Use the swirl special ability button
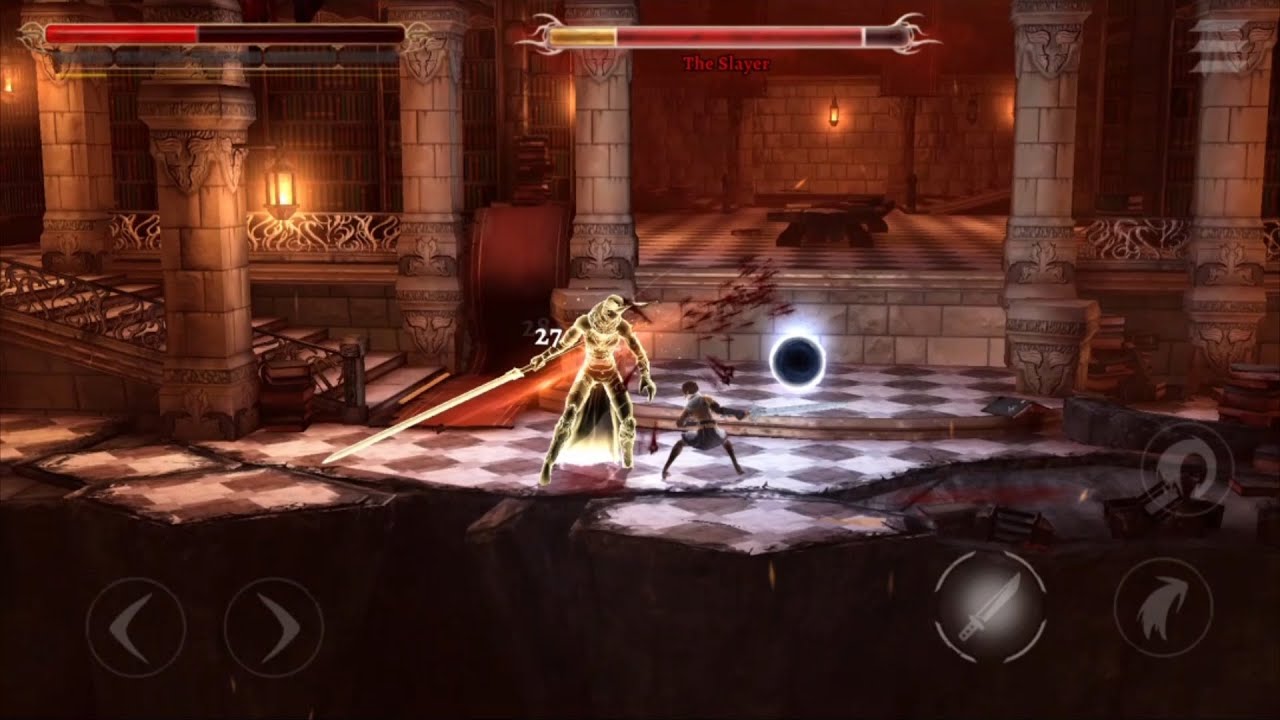 click(1186, 470)
